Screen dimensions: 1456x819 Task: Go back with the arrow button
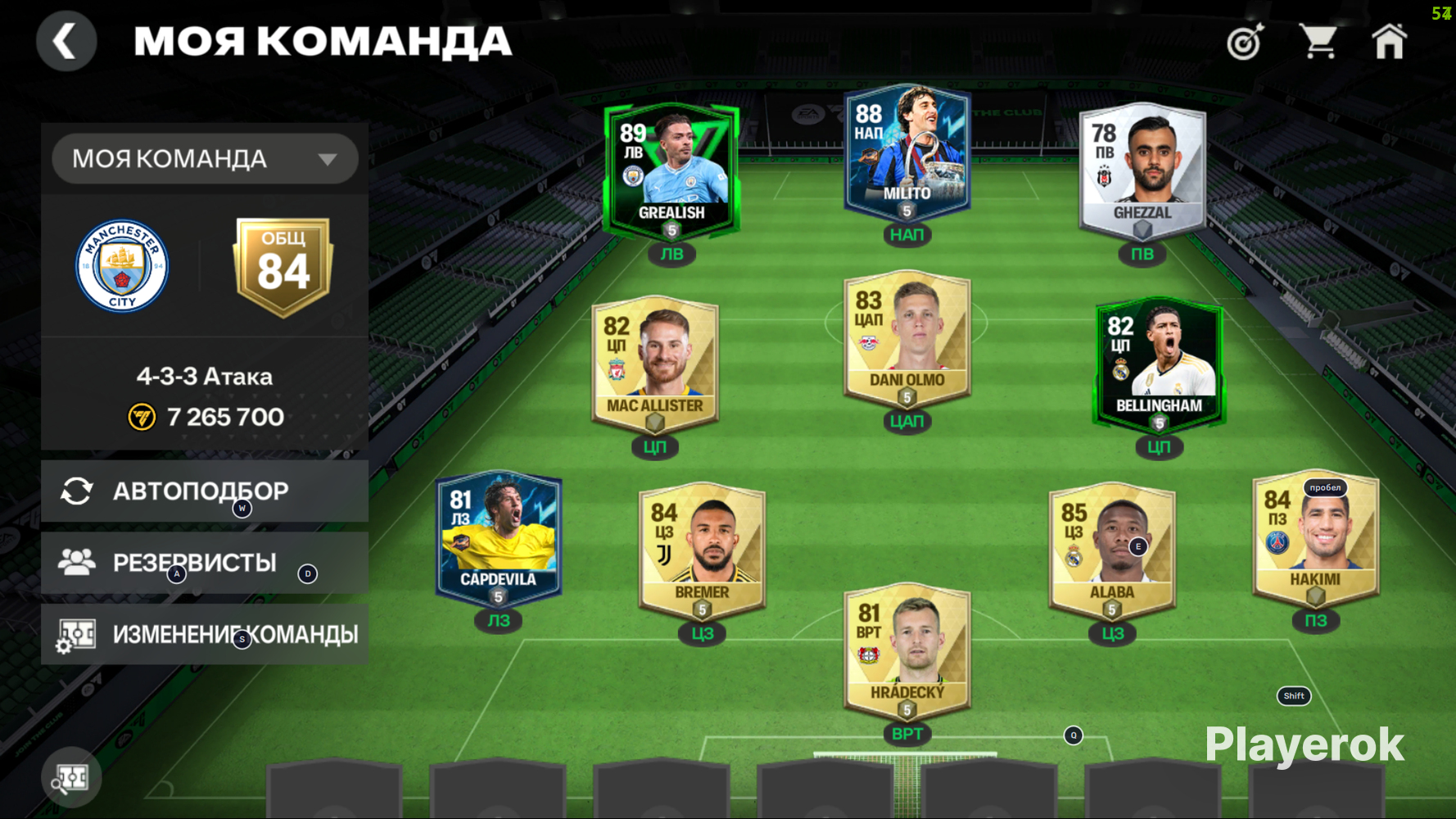[66, 41]
